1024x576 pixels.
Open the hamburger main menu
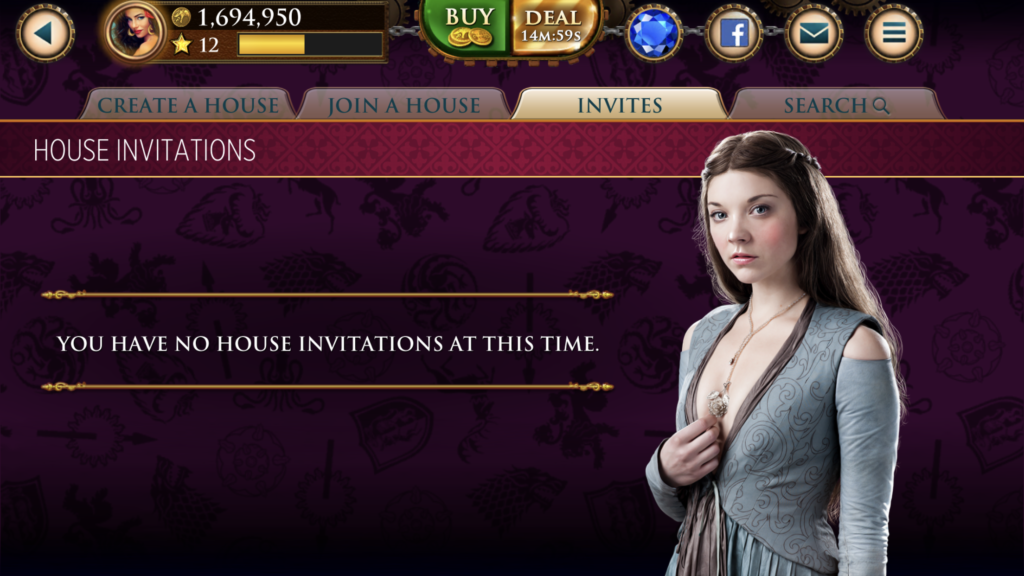tap(894, 34)
